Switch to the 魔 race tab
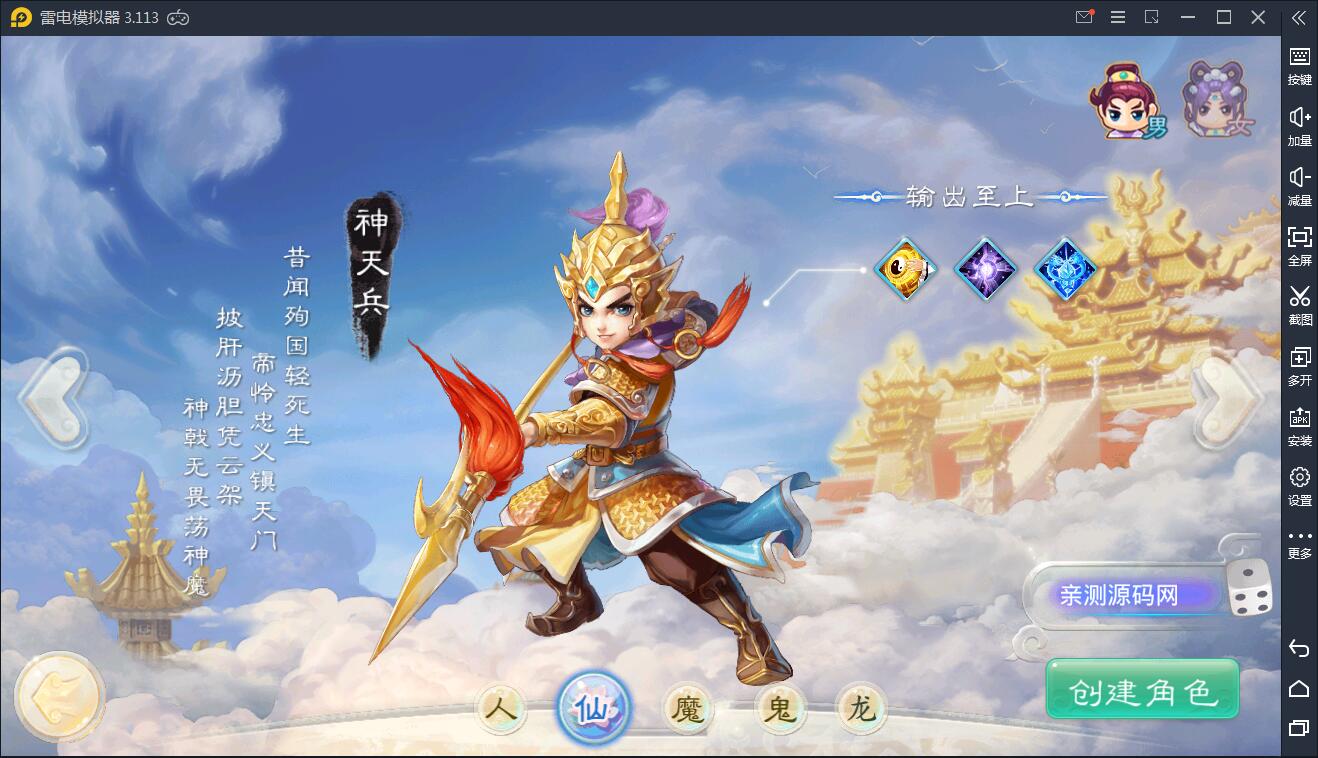 pyautogui.click(x=688, y=710)
